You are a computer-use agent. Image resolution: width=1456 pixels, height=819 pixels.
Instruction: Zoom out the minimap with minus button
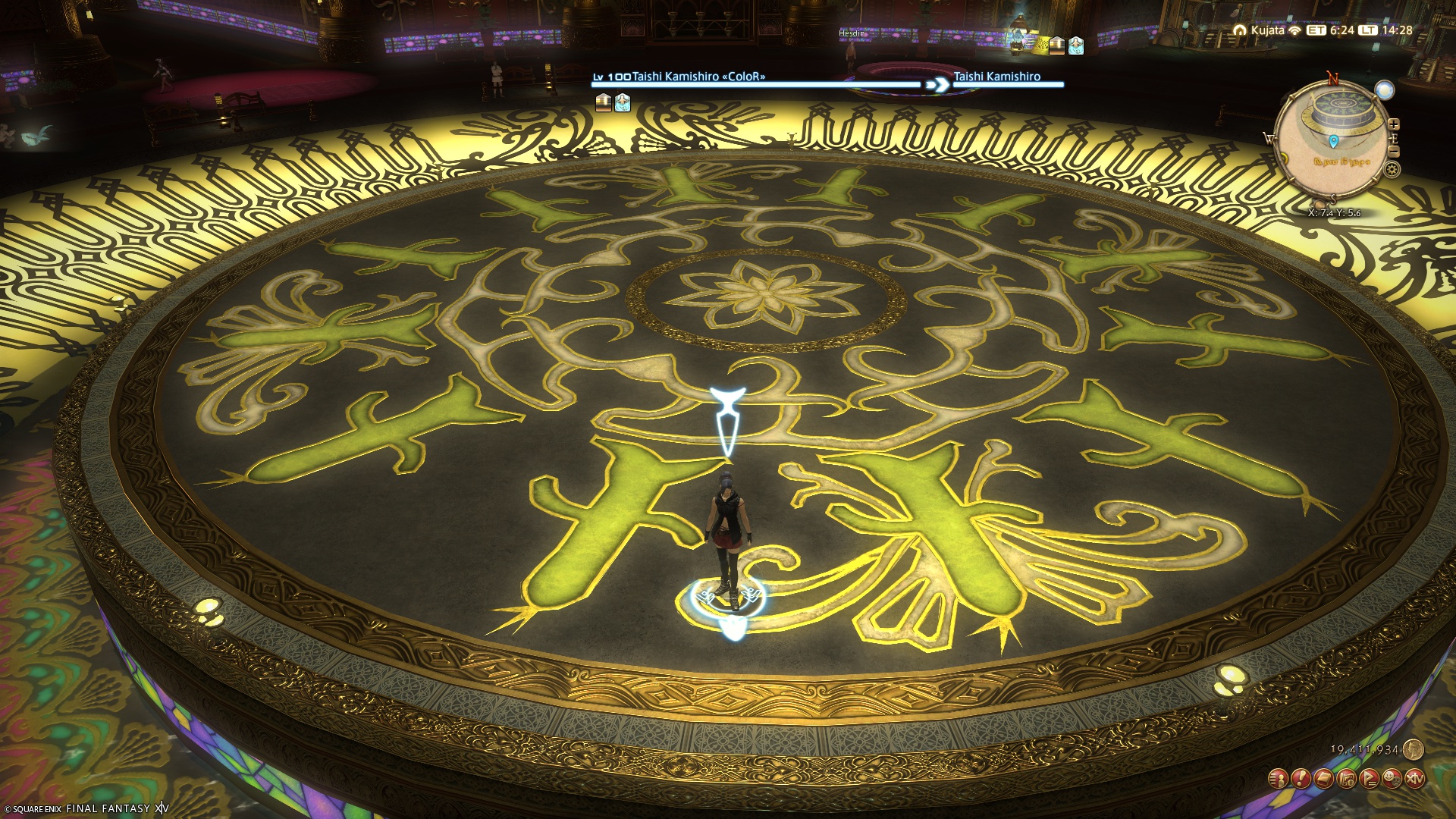click(x=1394, y=152)
